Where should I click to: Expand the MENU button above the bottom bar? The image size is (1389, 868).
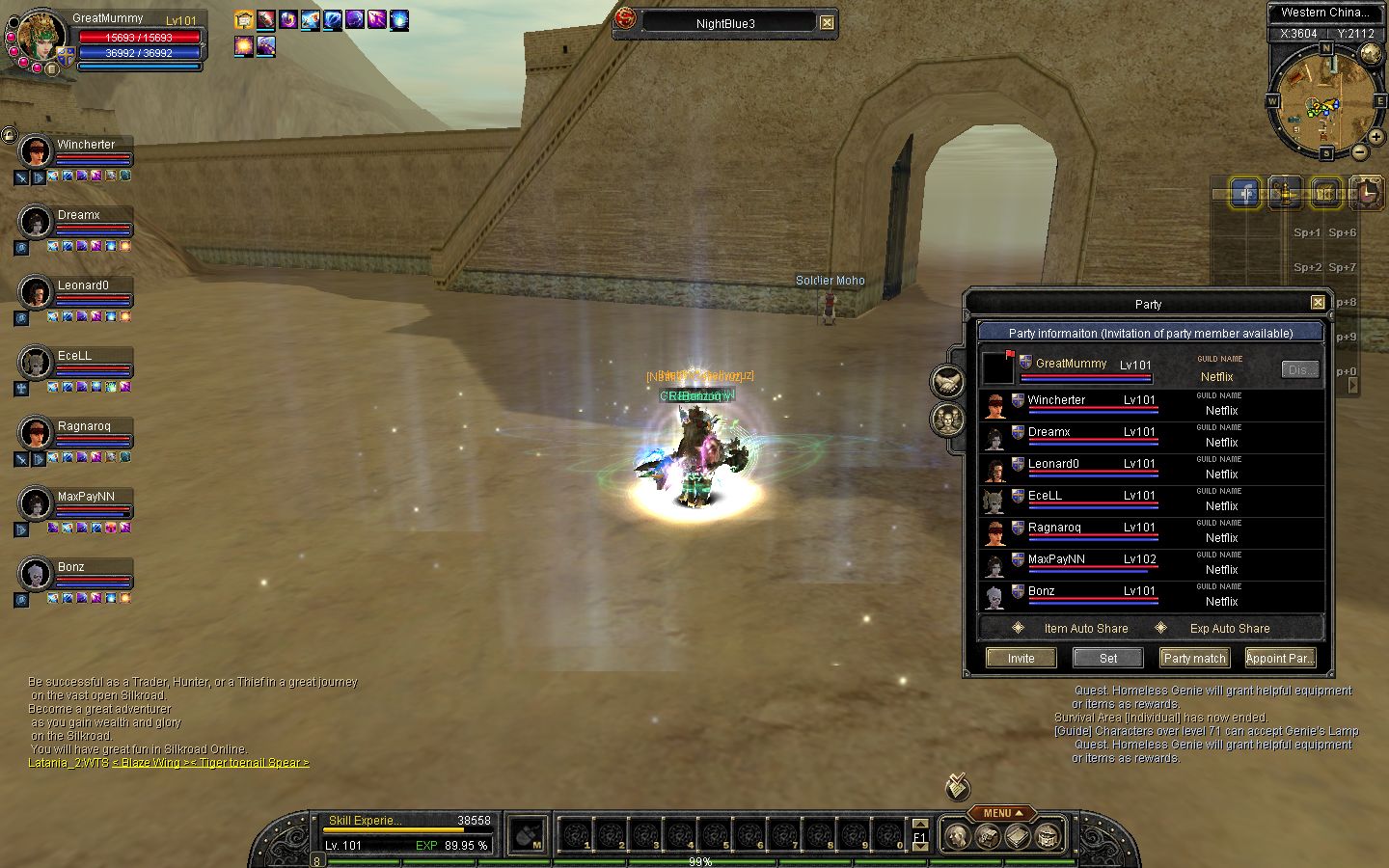click(x=1002, y=813)
